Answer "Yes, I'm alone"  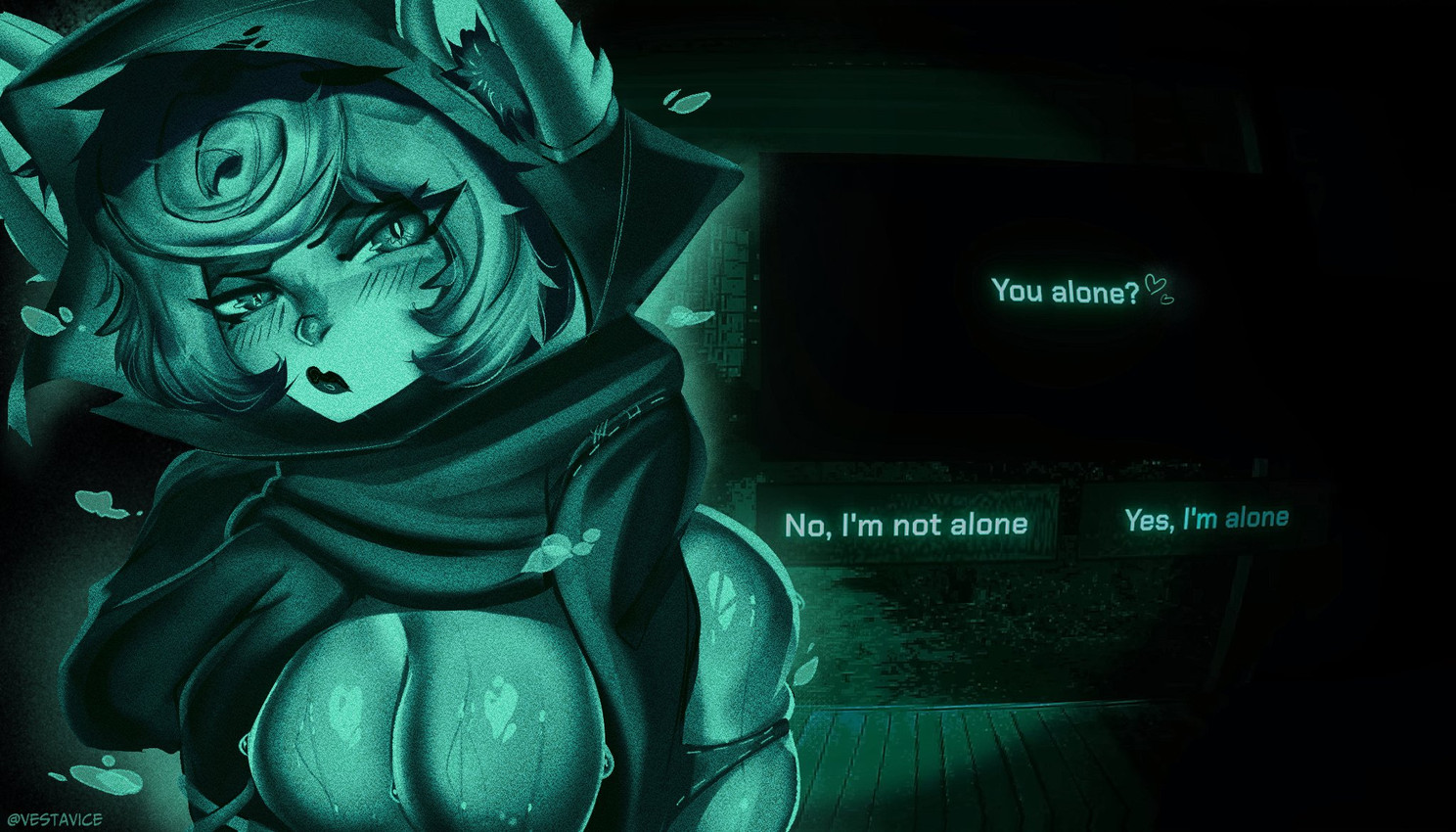[1206, 520]
